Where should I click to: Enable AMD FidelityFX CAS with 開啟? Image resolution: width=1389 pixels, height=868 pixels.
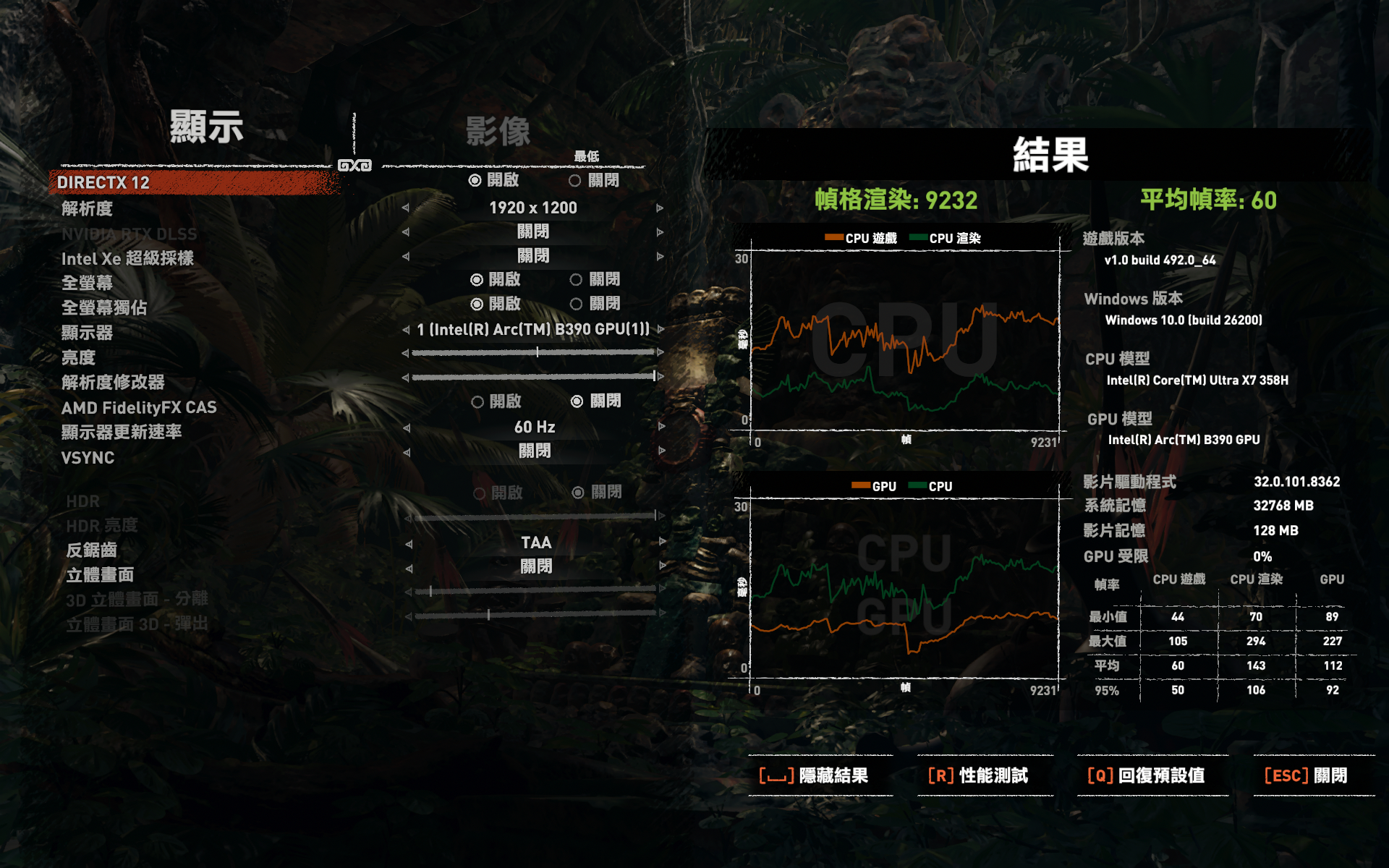coord(477,402)
